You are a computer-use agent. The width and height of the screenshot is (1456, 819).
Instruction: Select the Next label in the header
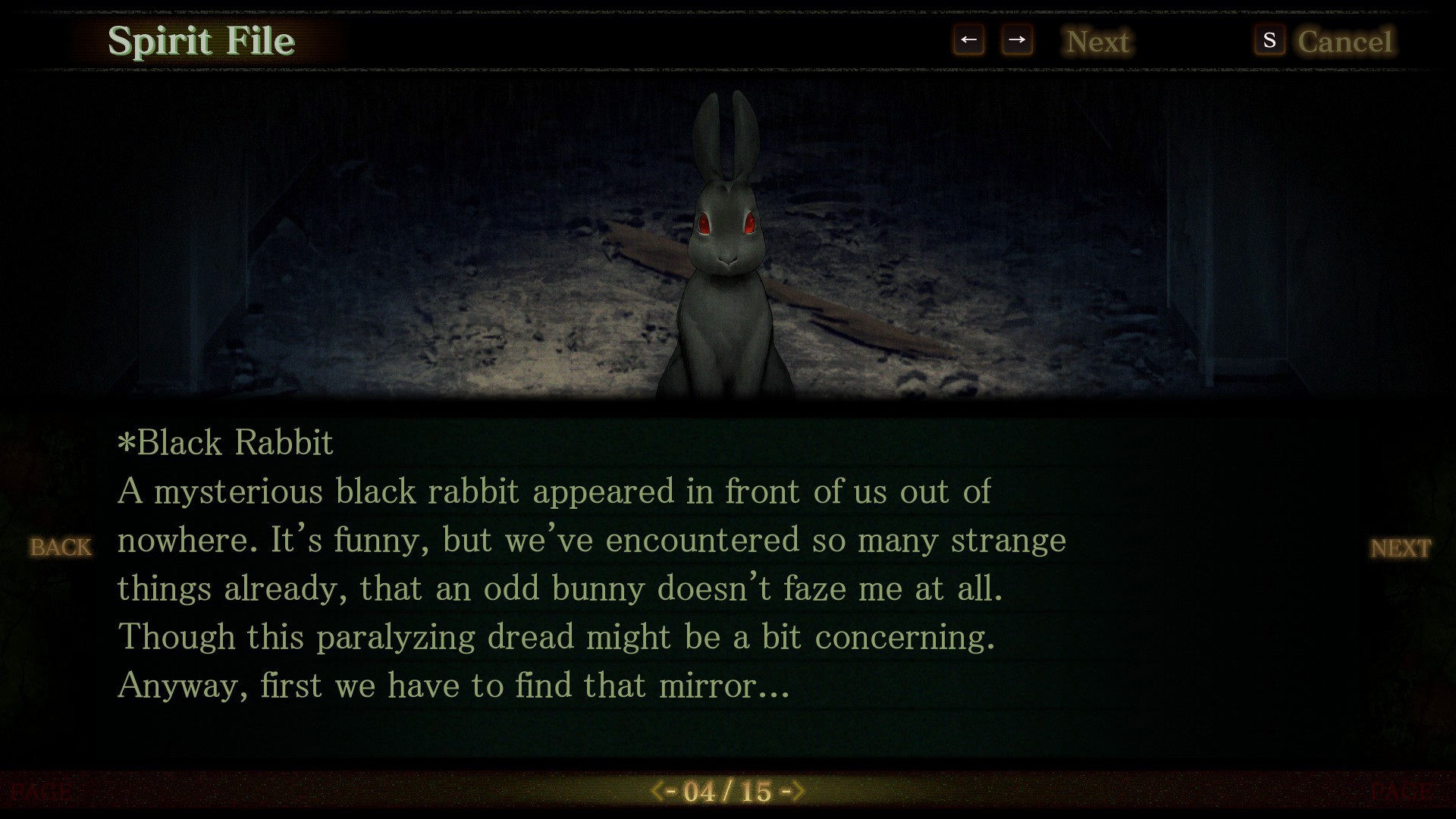pyautogui.click(x=1097, y=41)
